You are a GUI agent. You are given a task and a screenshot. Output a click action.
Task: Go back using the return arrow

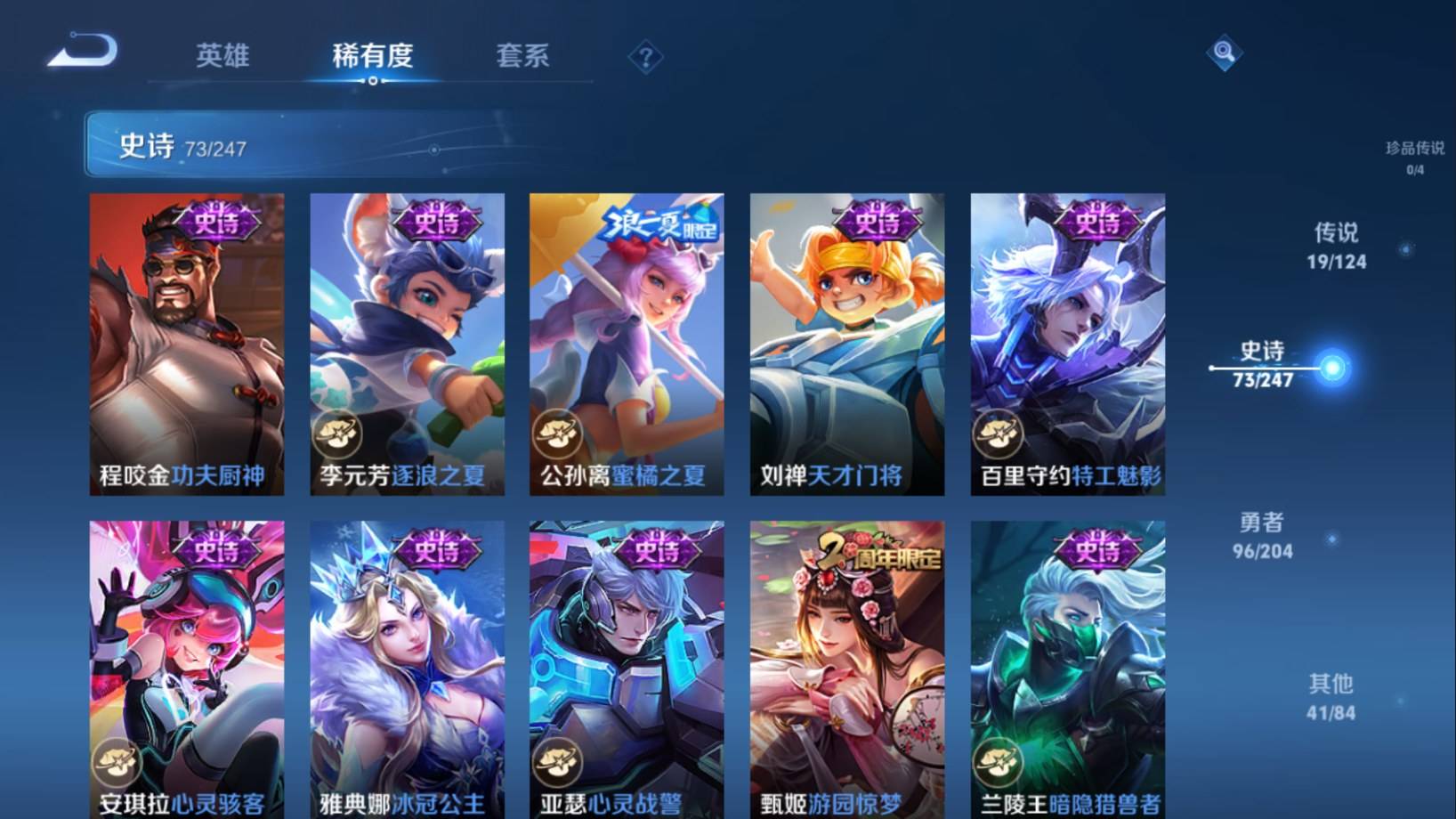click(83, 51)
